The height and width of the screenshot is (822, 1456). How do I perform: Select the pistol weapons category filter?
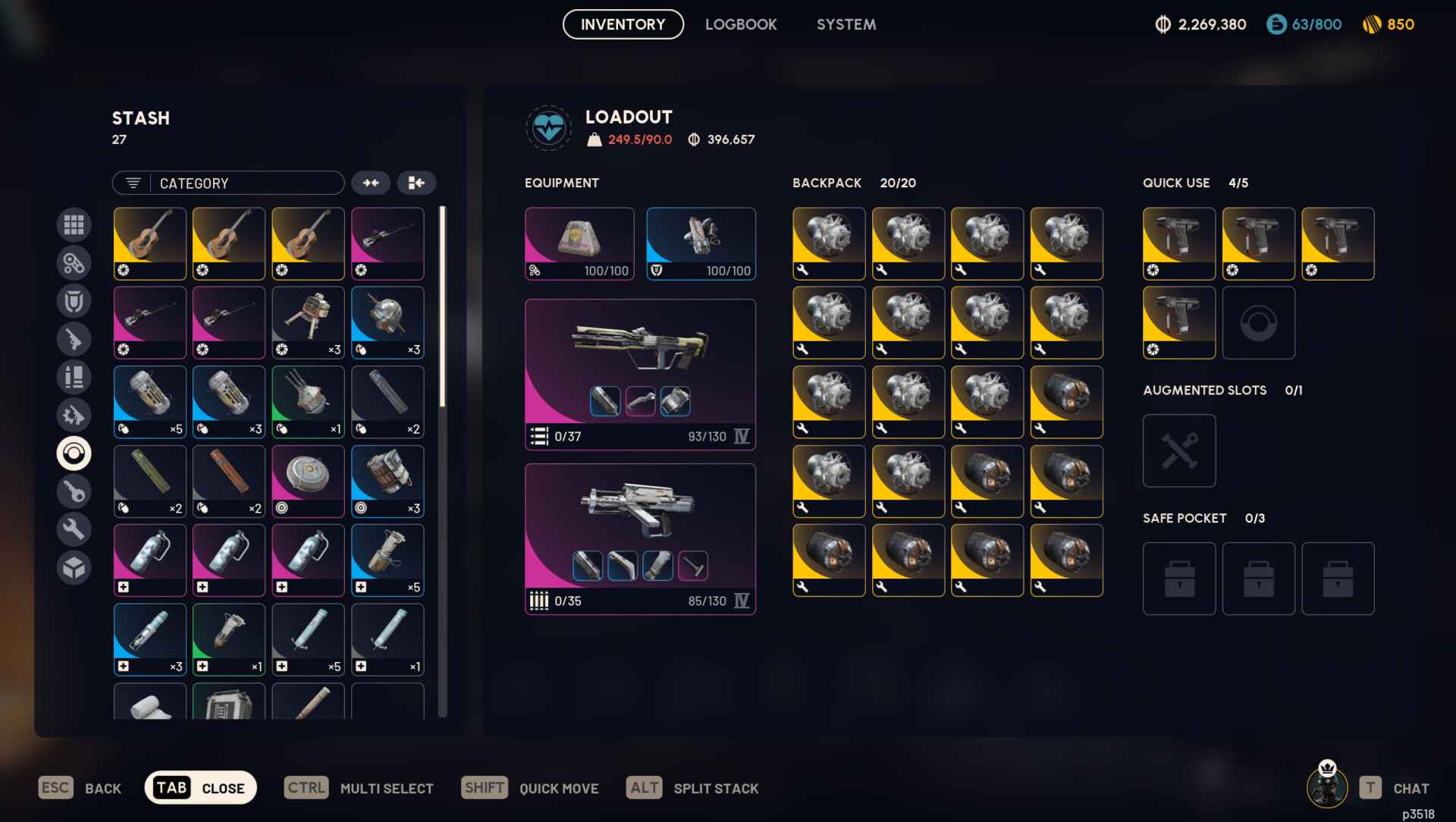[x=74, y=339]
